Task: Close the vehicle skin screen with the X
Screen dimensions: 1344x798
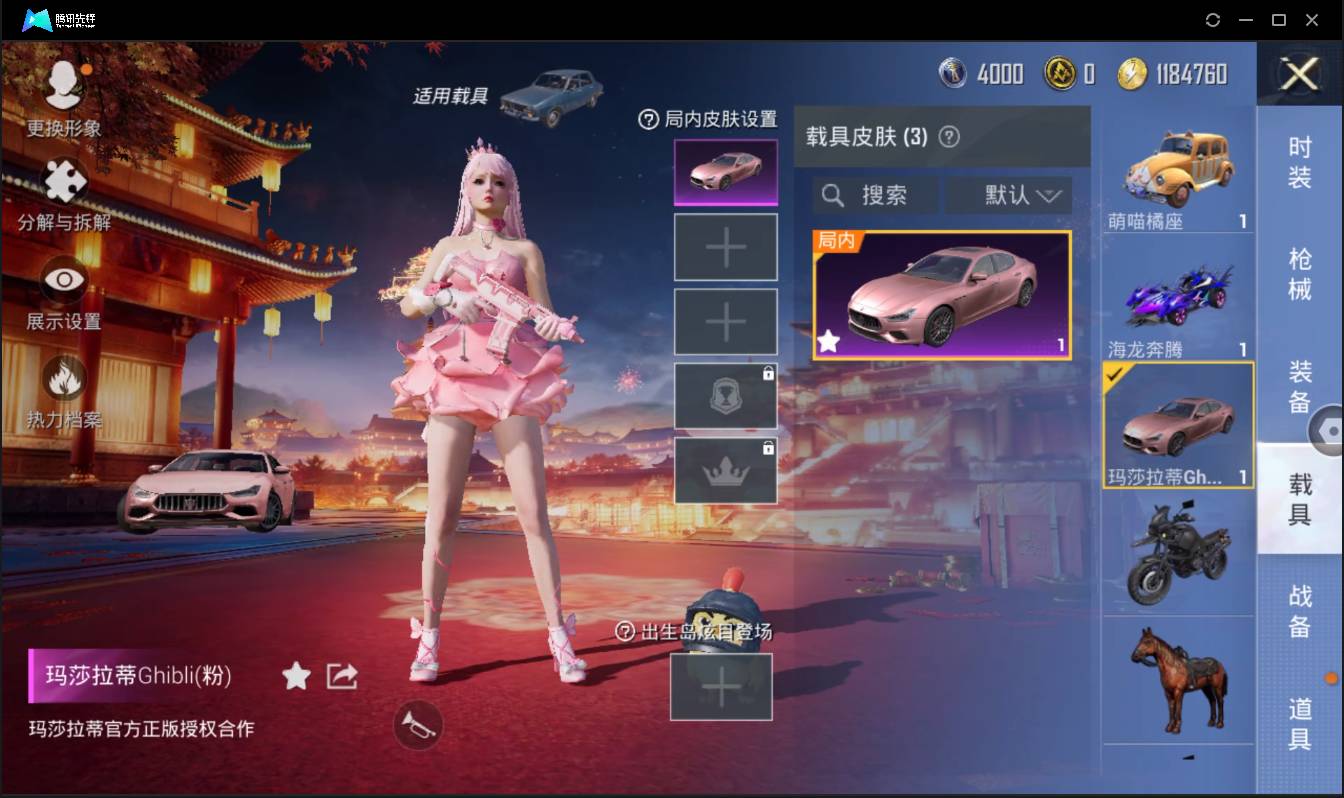Action: [1298, 76]
